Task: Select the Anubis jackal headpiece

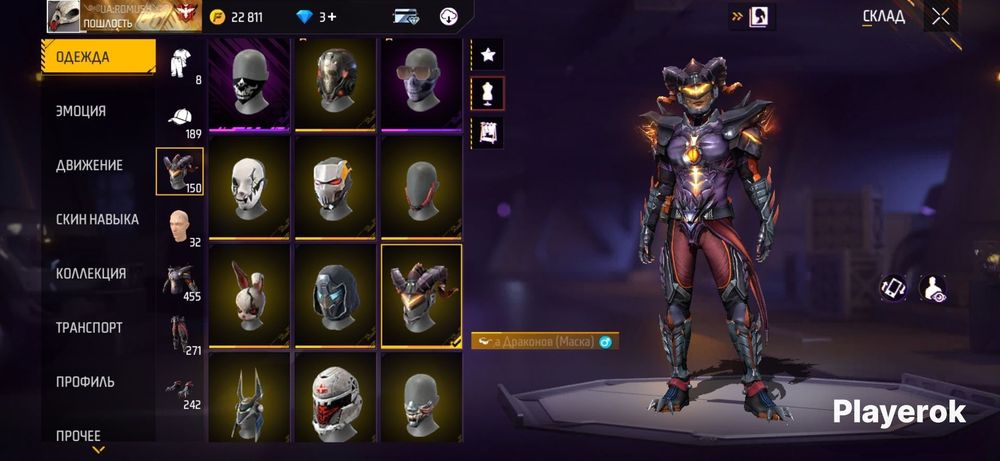Action: point(250,400)
